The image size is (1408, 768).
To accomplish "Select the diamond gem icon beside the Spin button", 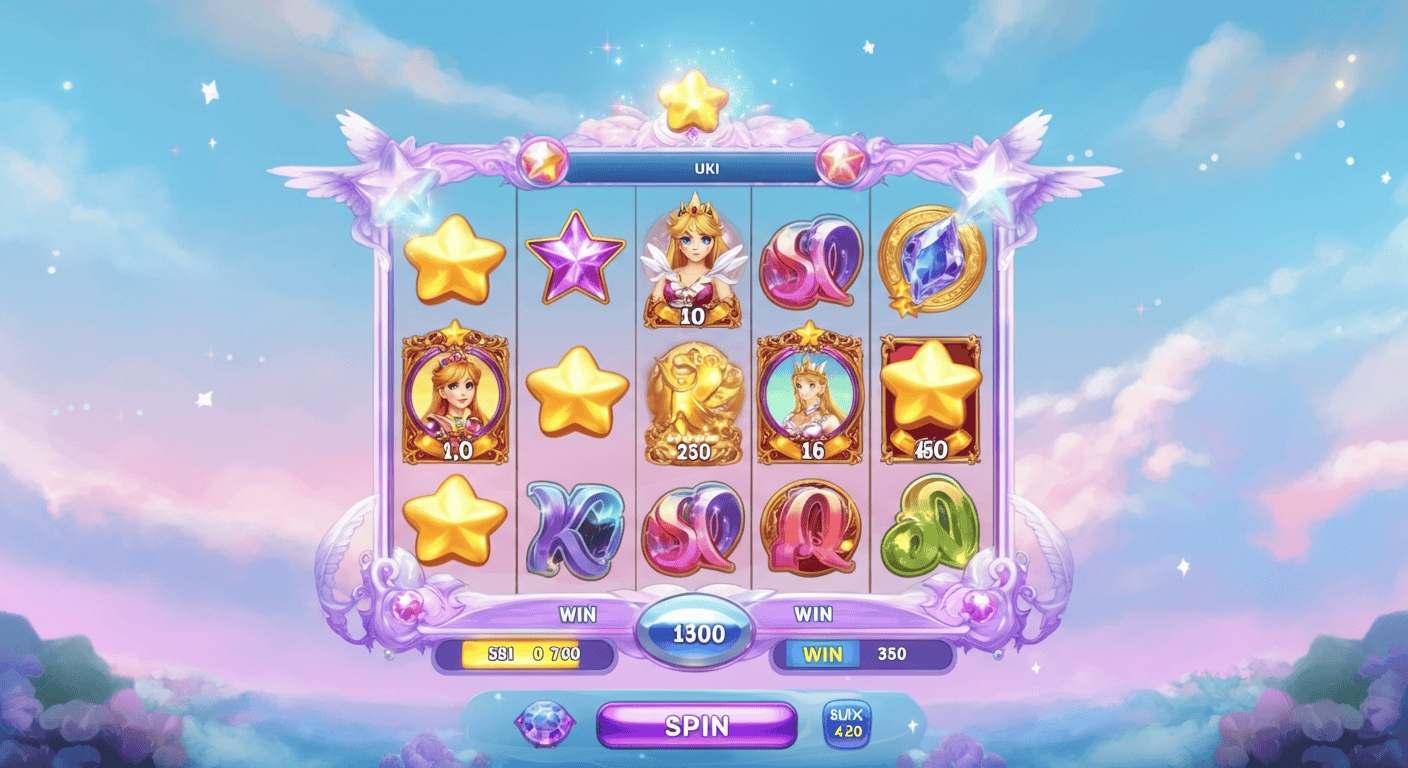I will pyautogui.click(x=545, y=724).
